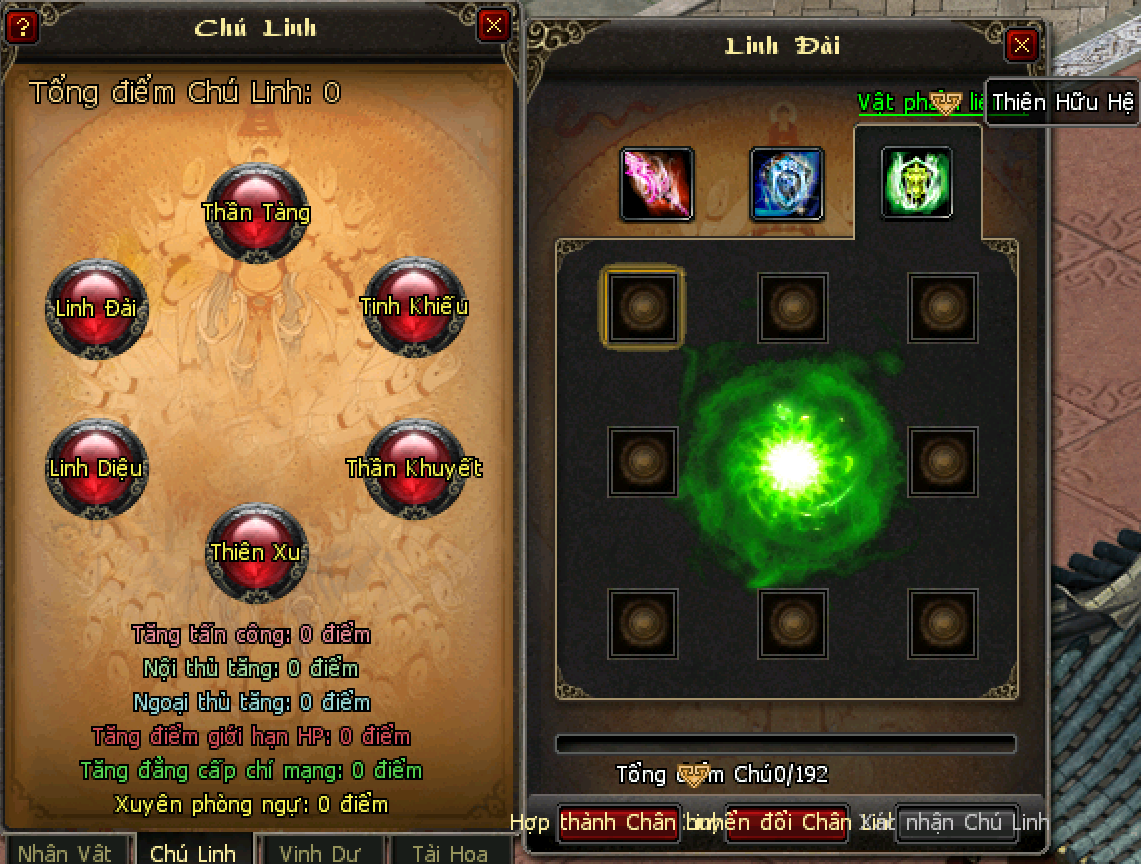Viewport: 1141px width, 864px height.
Task: Confirm with Xác nhận Chú Linh button
Action: click(x=957, y=823)
